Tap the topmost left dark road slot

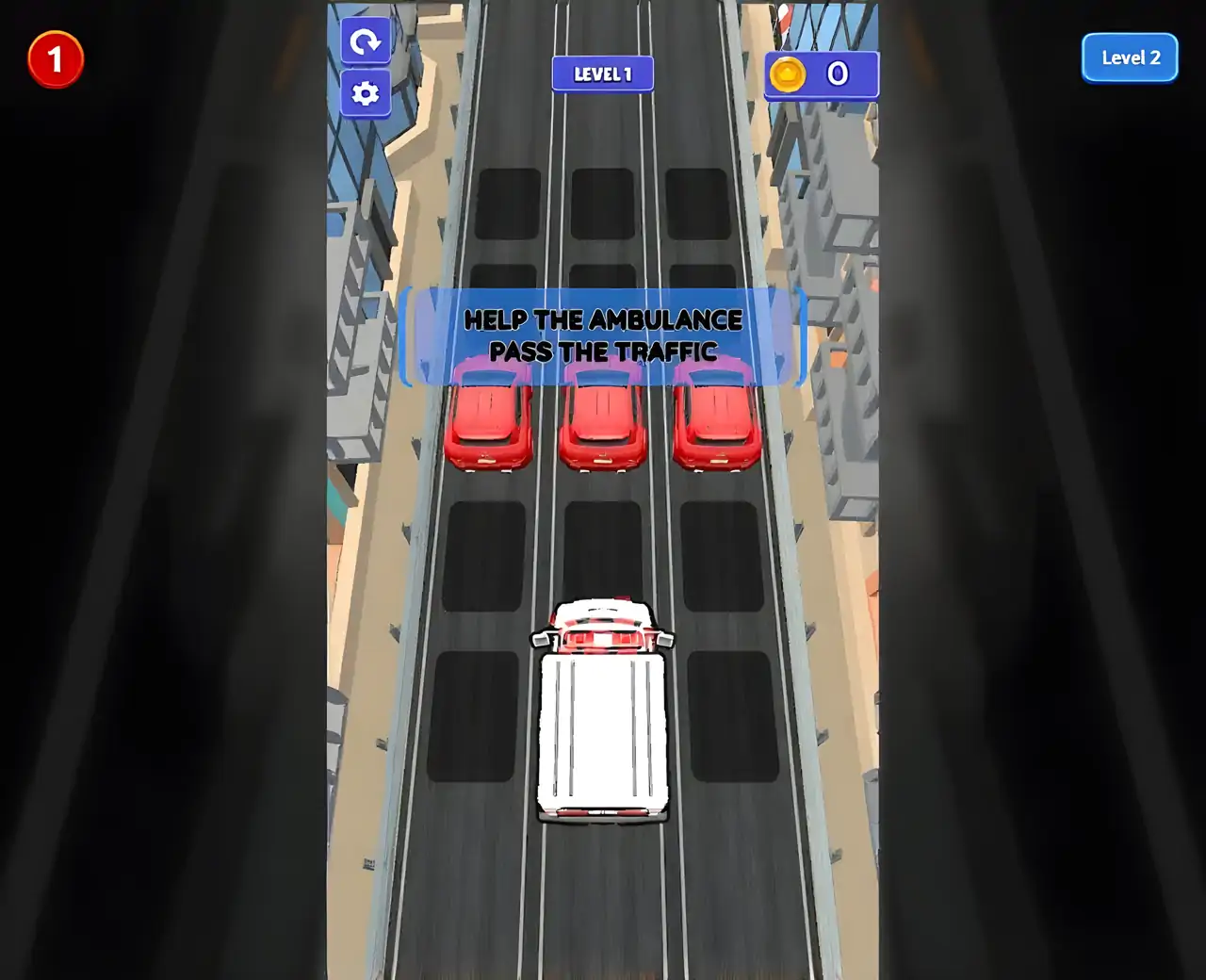[x=509, y=203]
